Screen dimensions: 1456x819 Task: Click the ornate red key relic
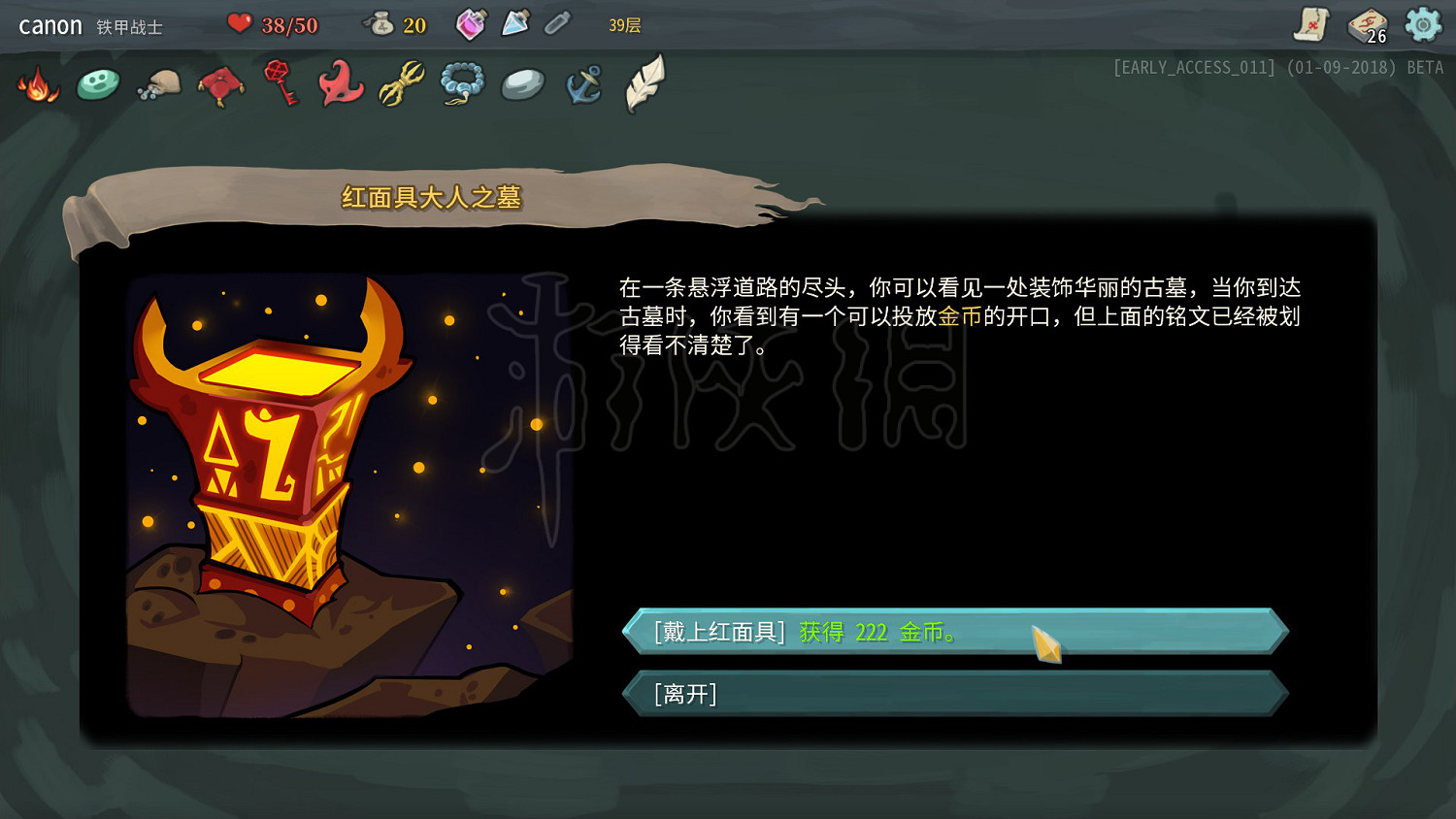pos(280,84)
